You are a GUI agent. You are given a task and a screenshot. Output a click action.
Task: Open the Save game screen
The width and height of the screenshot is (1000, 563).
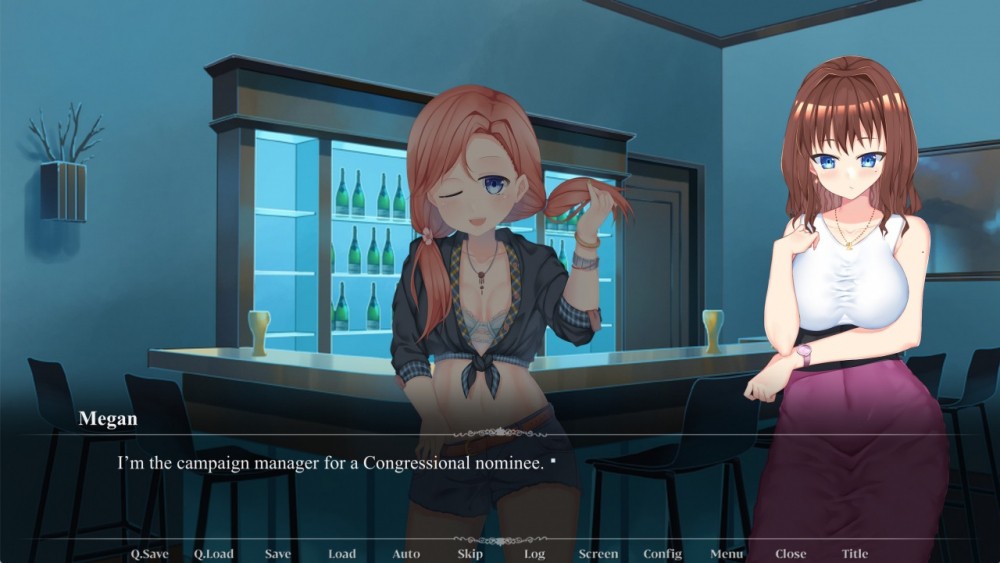278,554
